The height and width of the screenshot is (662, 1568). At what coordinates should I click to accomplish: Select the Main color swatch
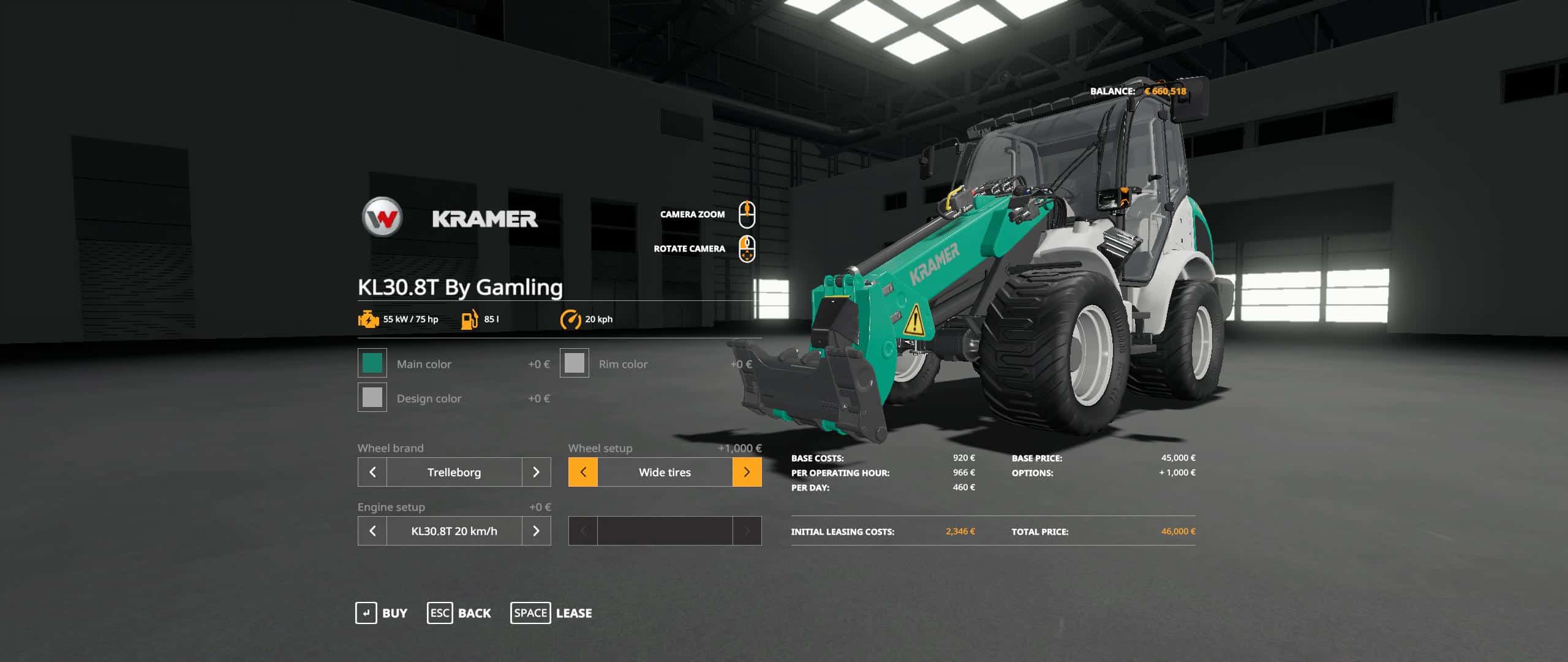(x=372, y=363)
